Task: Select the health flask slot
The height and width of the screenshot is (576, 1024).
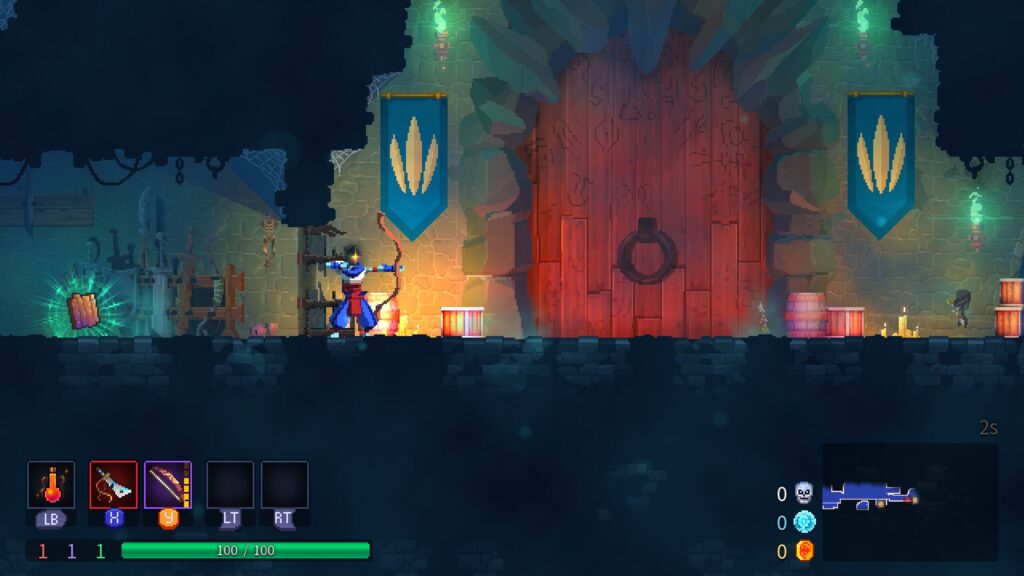Action: coord(51,485)
